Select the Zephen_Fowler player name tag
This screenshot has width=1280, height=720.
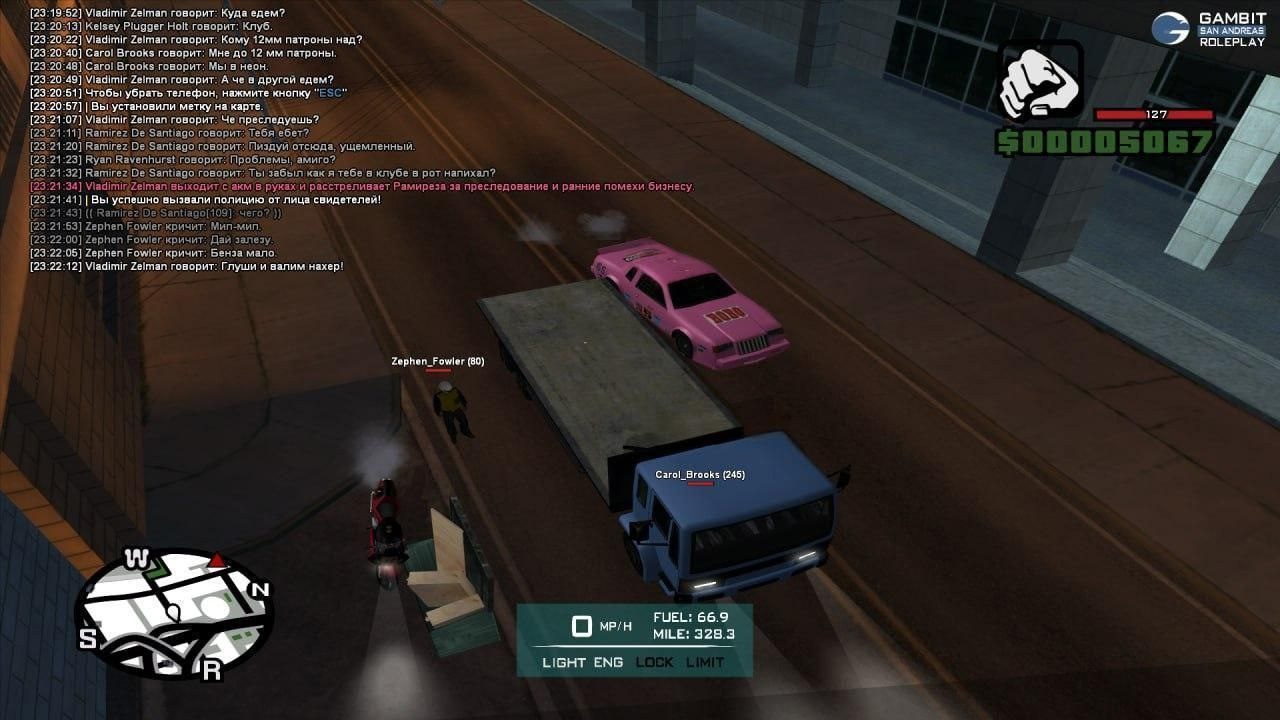(x=437, y=361)
